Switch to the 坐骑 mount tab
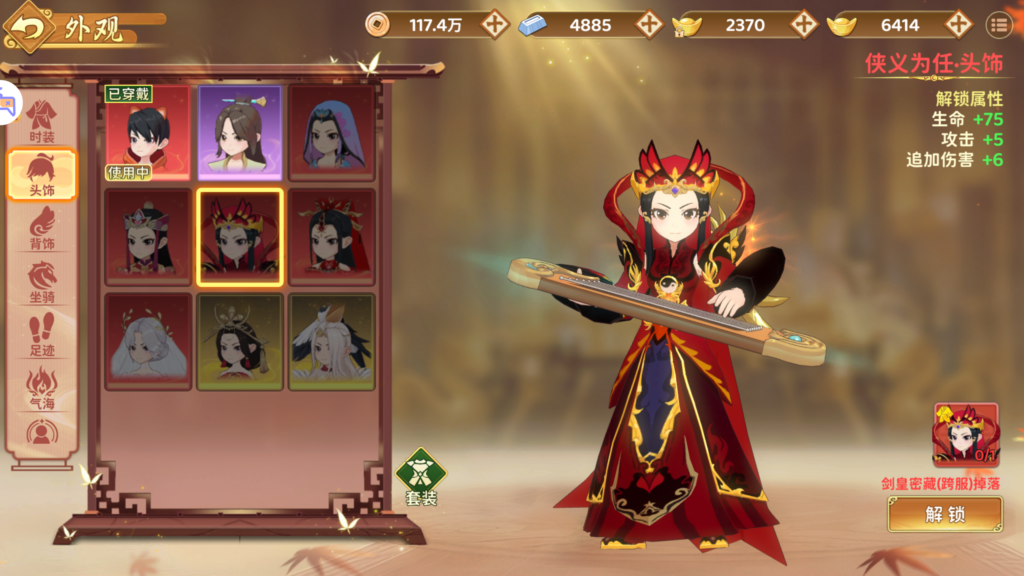 (42, 282)
